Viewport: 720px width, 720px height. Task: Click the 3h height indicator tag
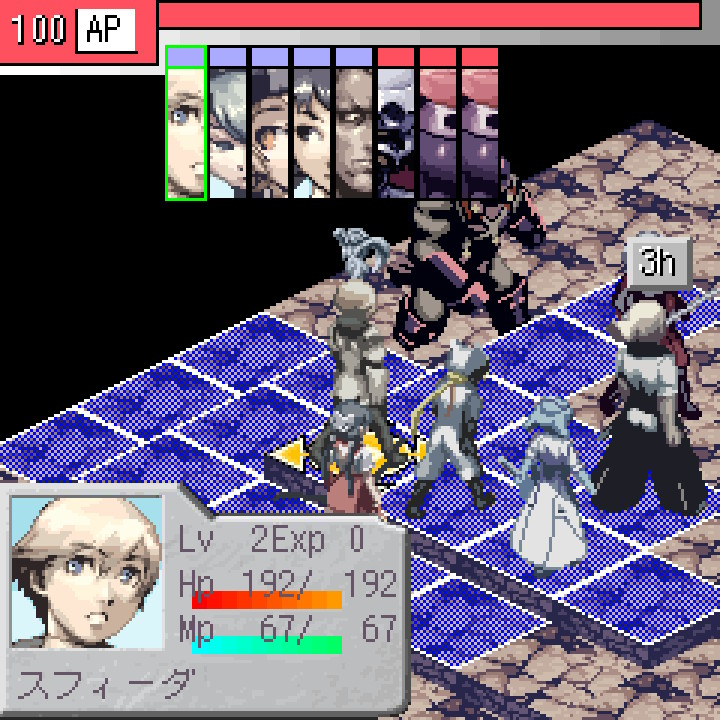659,263
